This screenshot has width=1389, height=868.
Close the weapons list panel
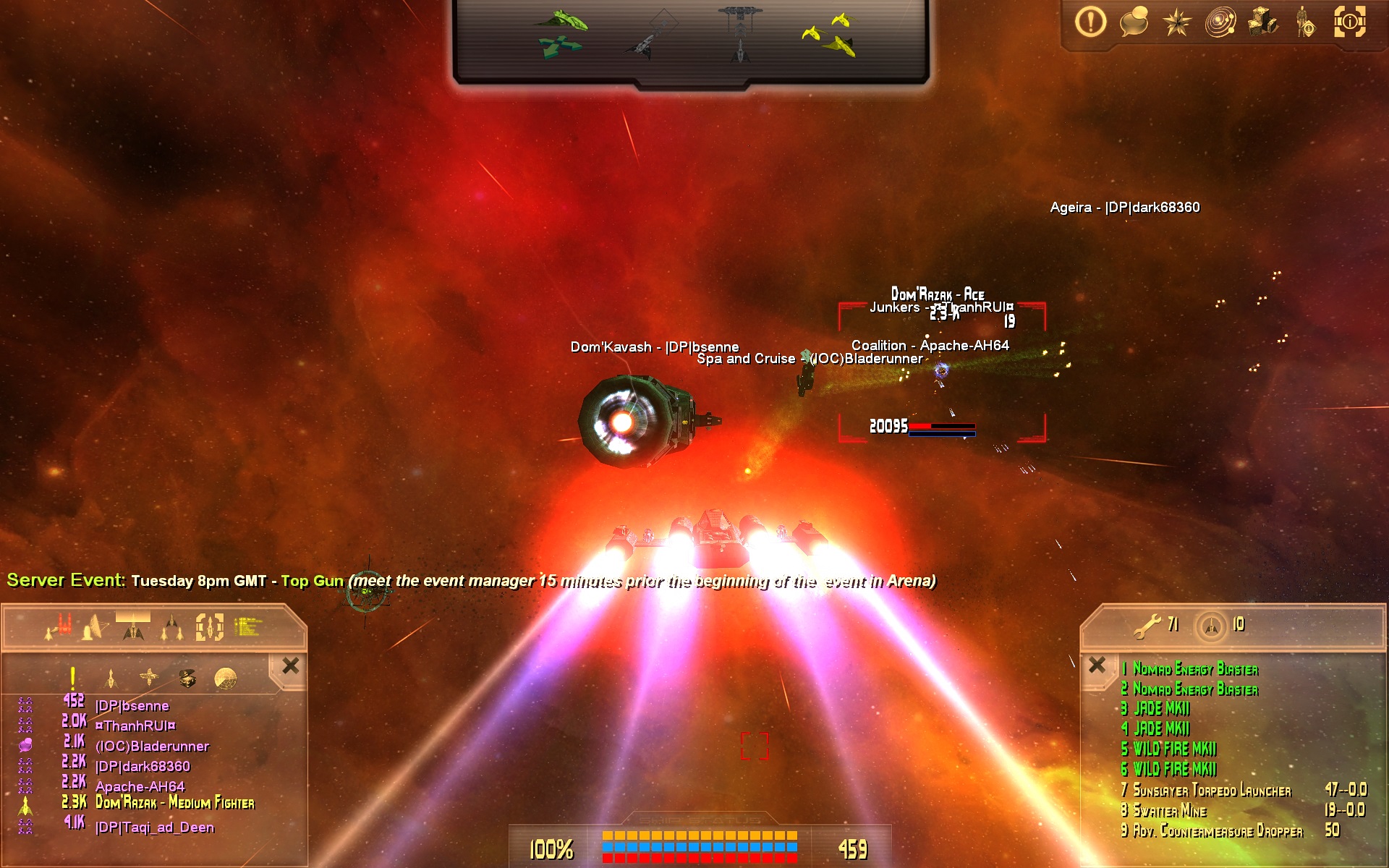click(1097, 665)
